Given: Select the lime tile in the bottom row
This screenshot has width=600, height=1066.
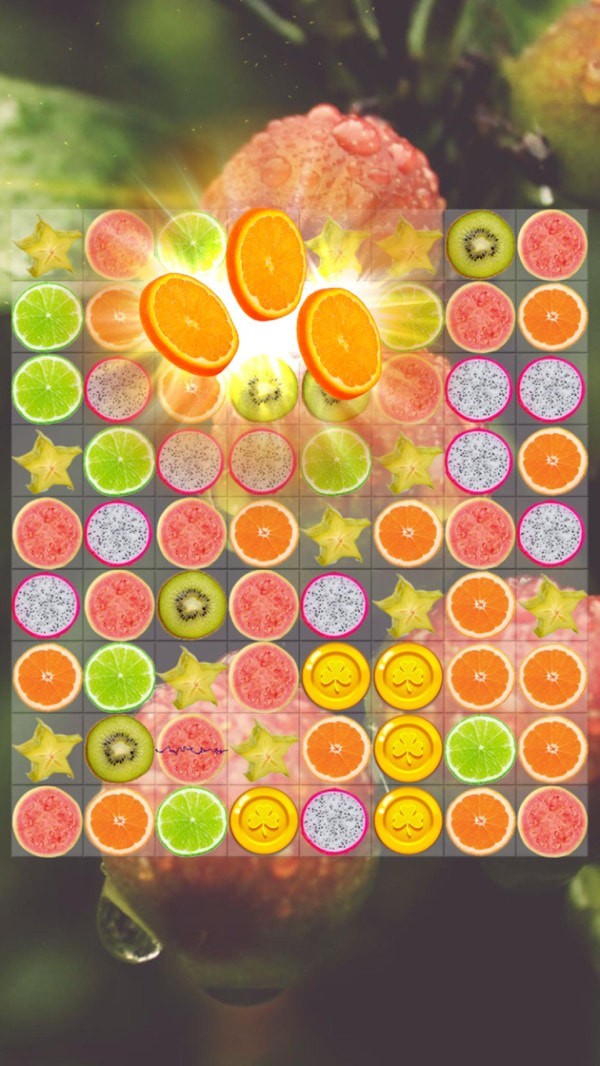Looking at the screenshot, I should 192,820.
